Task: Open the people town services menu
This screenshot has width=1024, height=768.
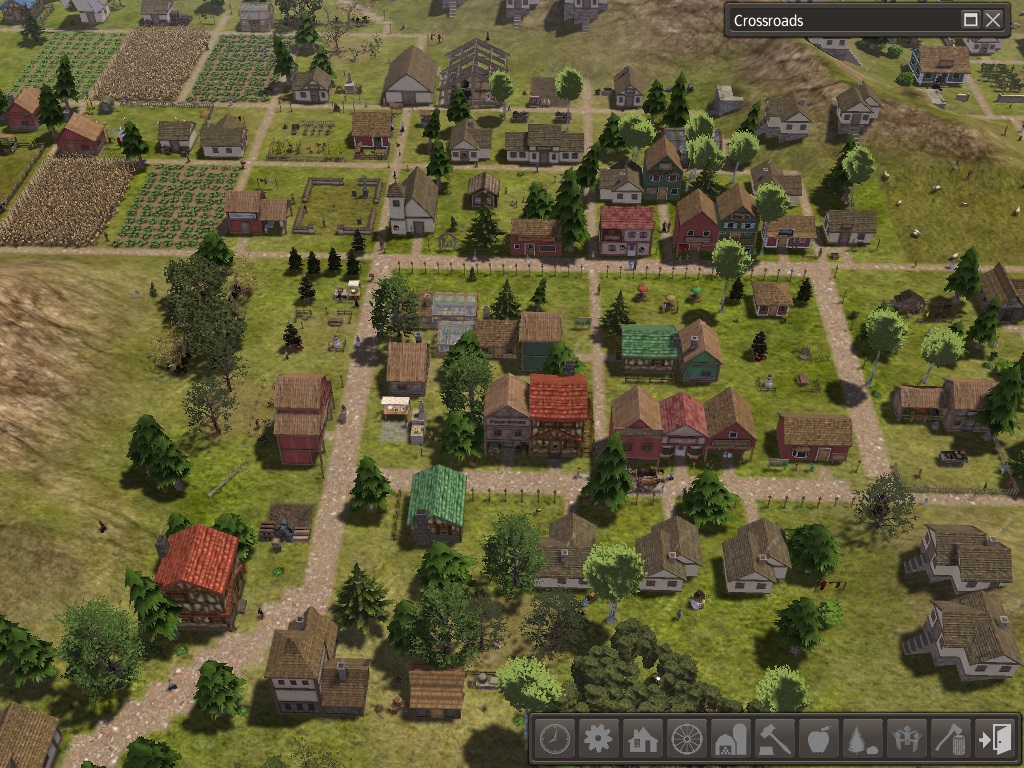Action: click(x=906, y=740)
